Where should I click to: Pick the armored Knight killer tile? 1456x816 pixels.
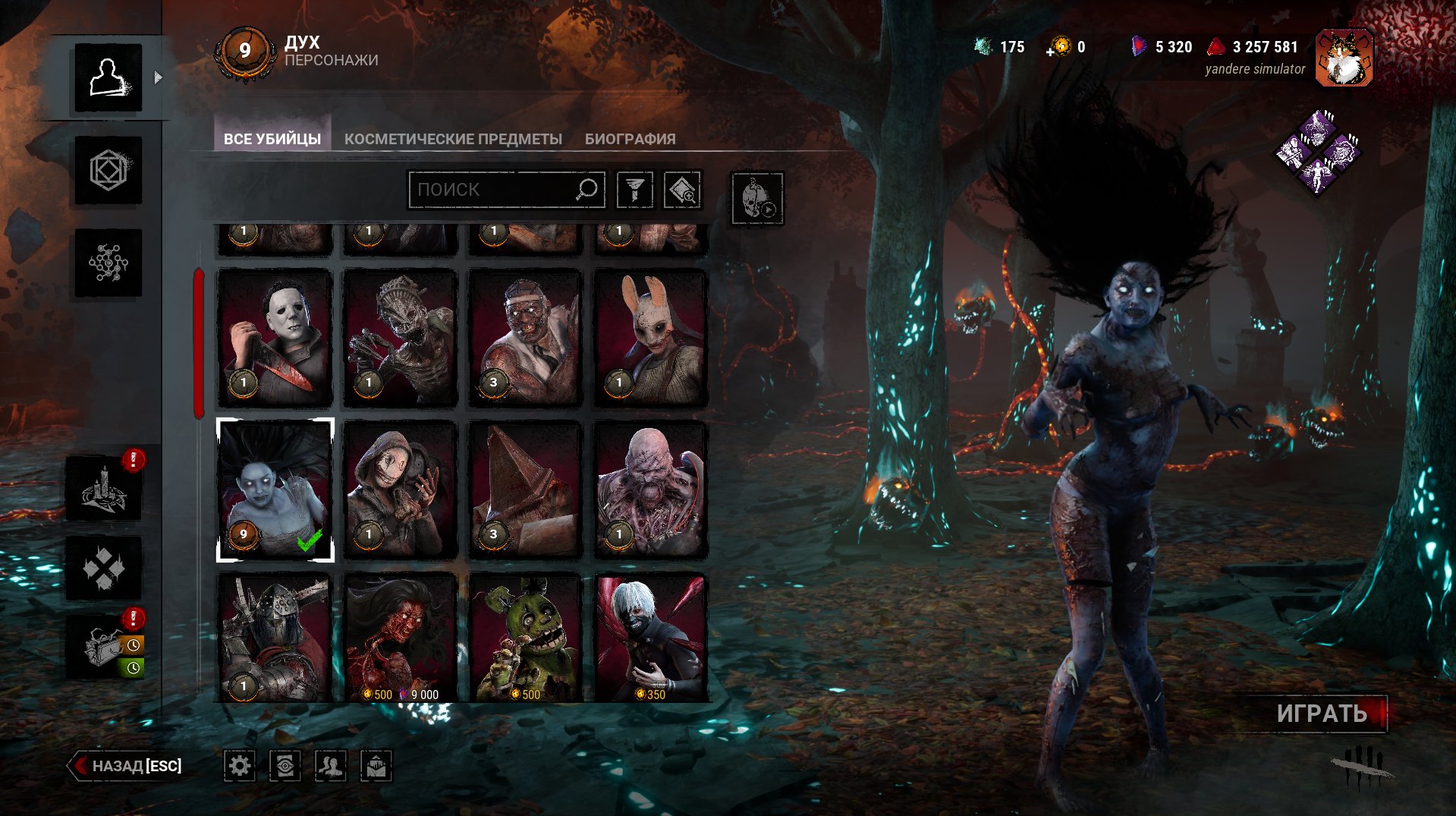tap(275, 638)
